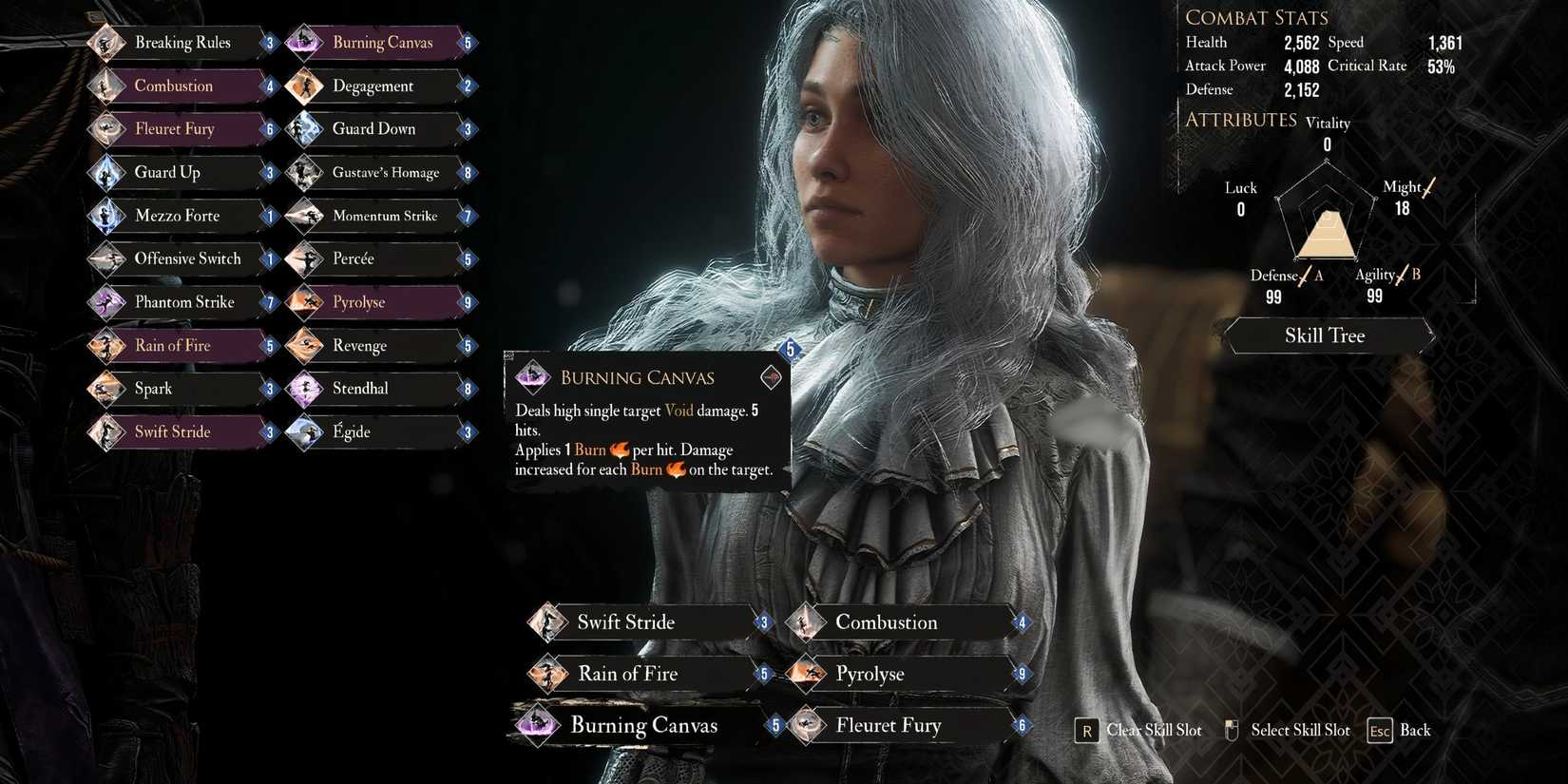1568x784 pixels.
Task: Select the Pyrolyse skill icon
Action: [x=304, y=301]
